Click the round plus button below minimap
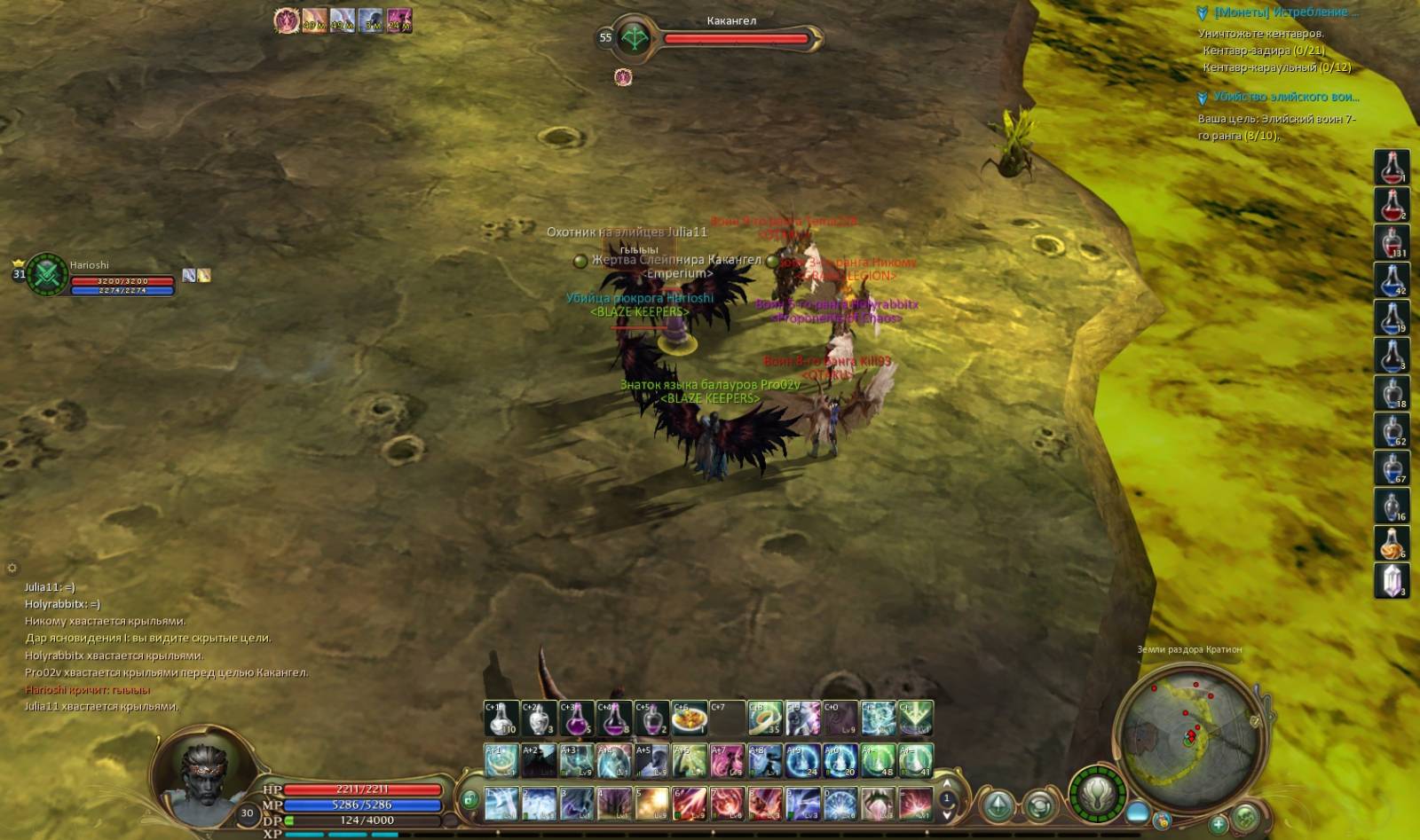The height and width of the screenshot is (840, 1420). (x=1219, y=825)
